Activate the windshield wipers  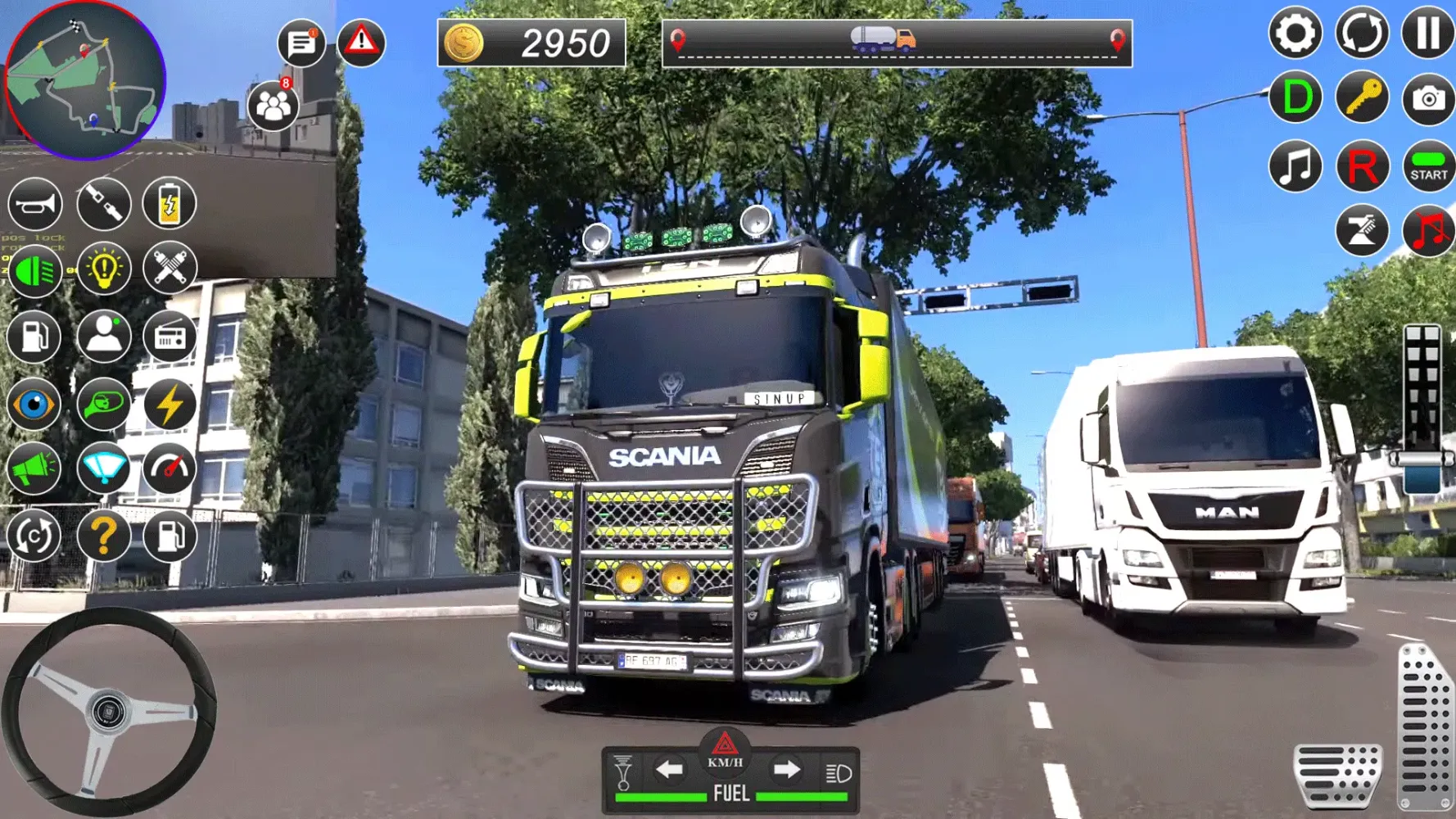coord(103,468)
